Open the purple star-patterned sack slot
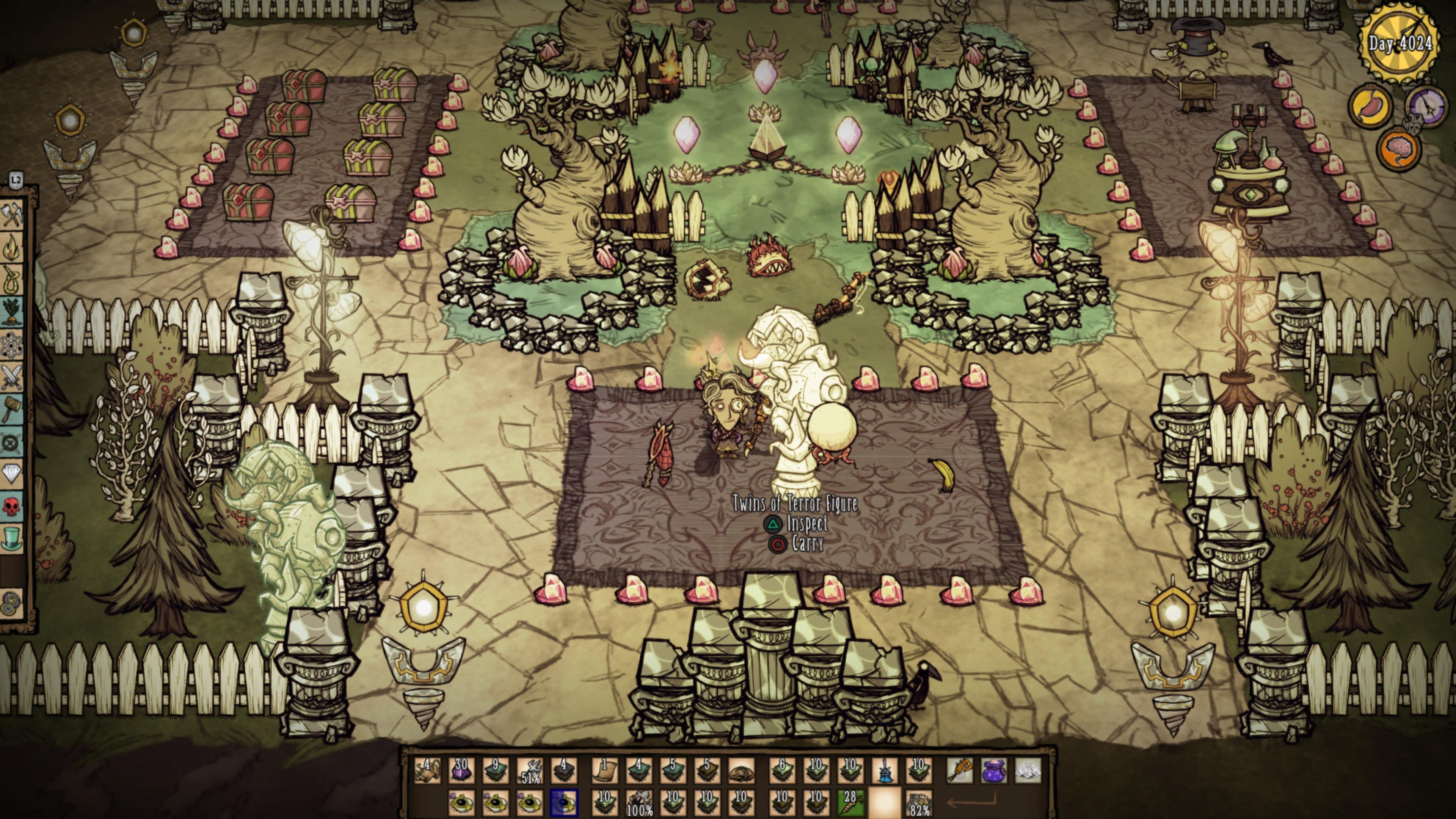Screen dimensions: 1456x819 point(994,771)
